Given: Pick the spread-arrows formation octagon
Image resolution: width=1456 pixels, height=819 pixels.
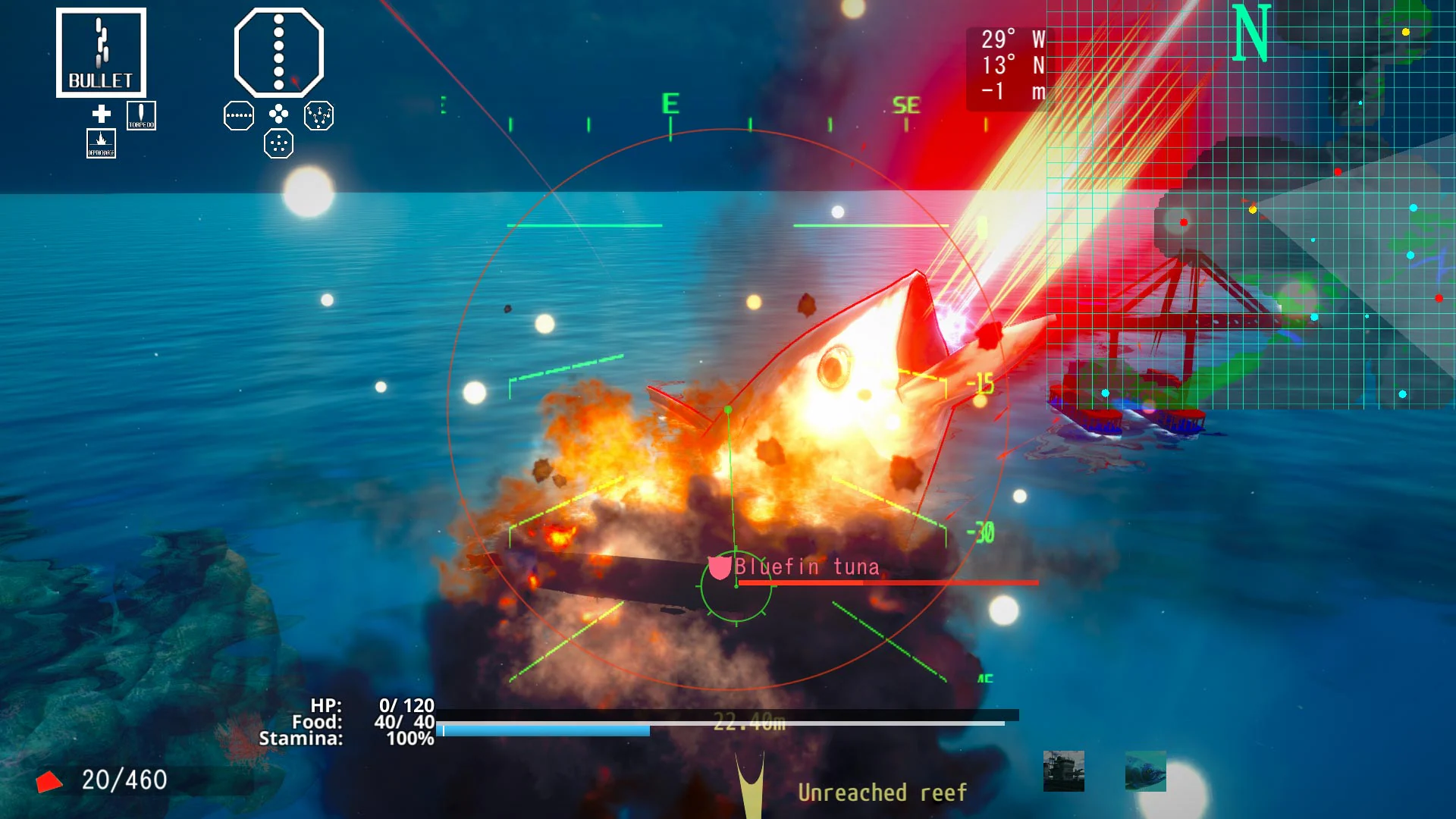Looking at the screenshot, I should tap(318, 116).
